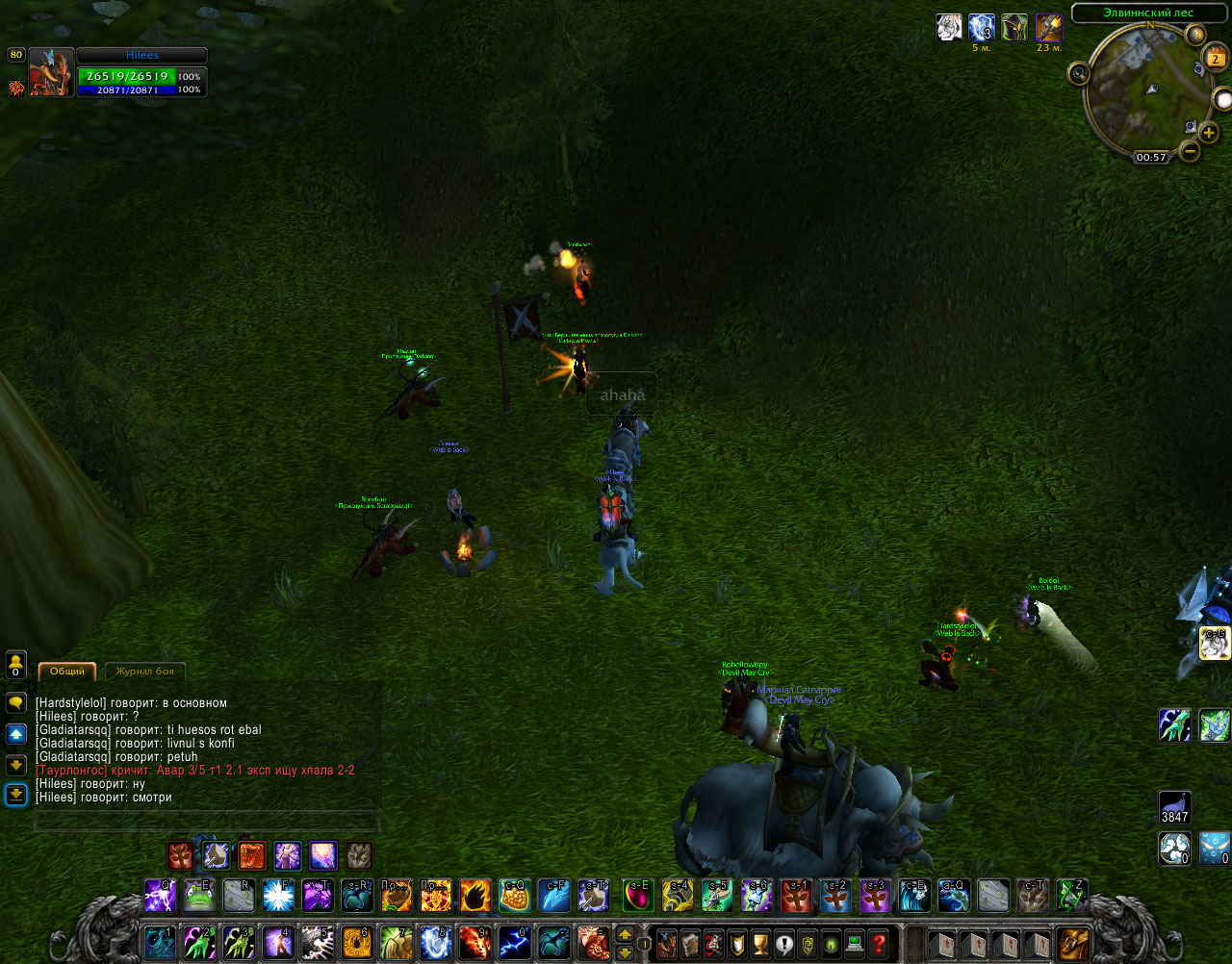Open the computer icon game menu
This screenshot has height=964, width=1232.
[855, 944]
